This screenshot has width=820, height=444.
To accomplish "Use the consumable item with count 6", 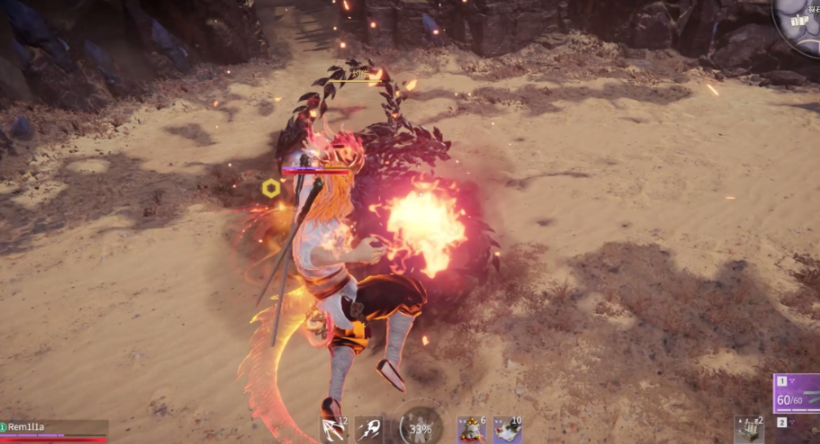I will coord(471,430).
